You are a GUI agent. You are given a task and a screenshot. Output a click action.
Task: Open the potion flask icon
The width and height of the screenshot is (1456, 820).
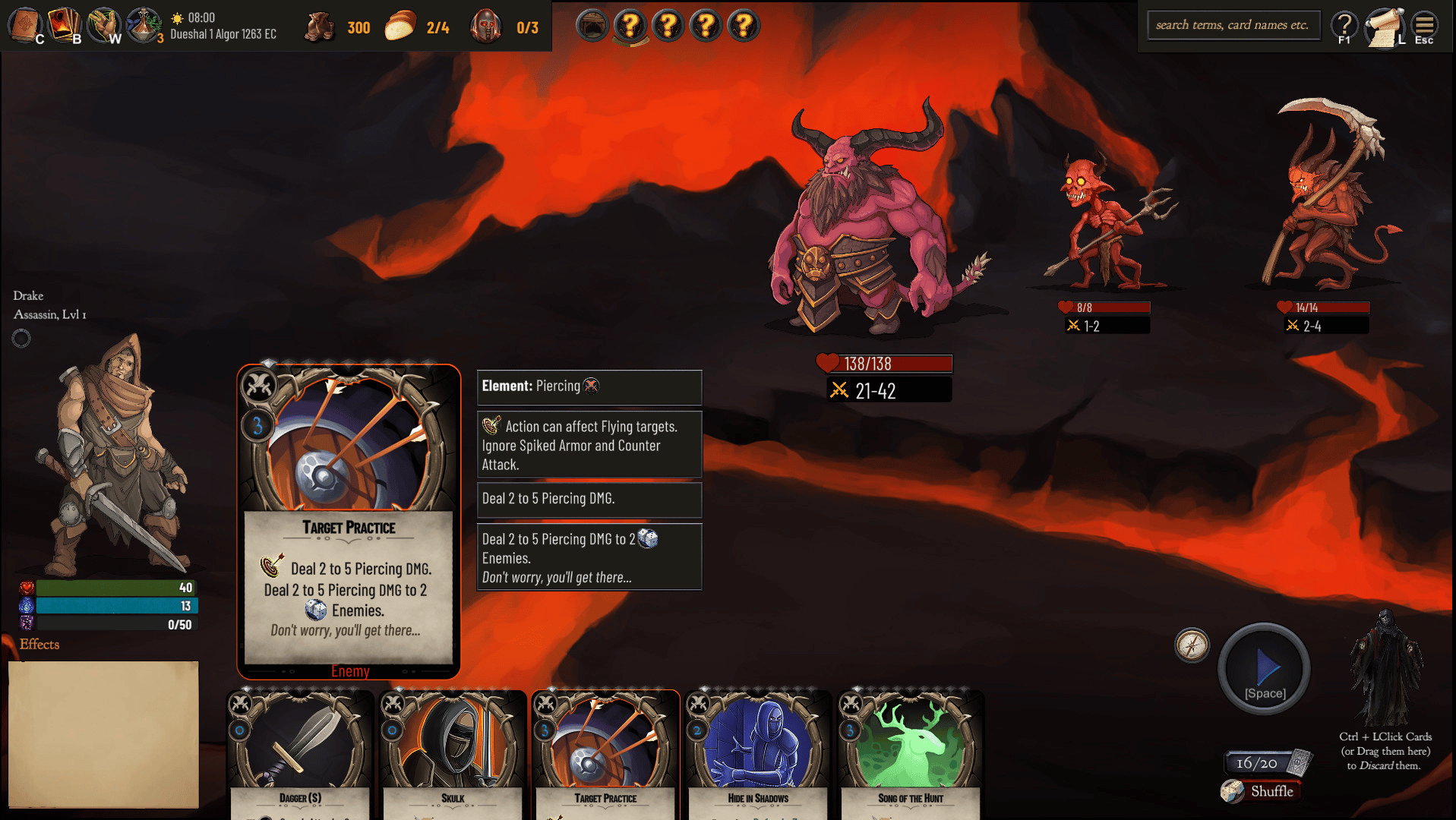pyautogui.click(x=143, y=25)
